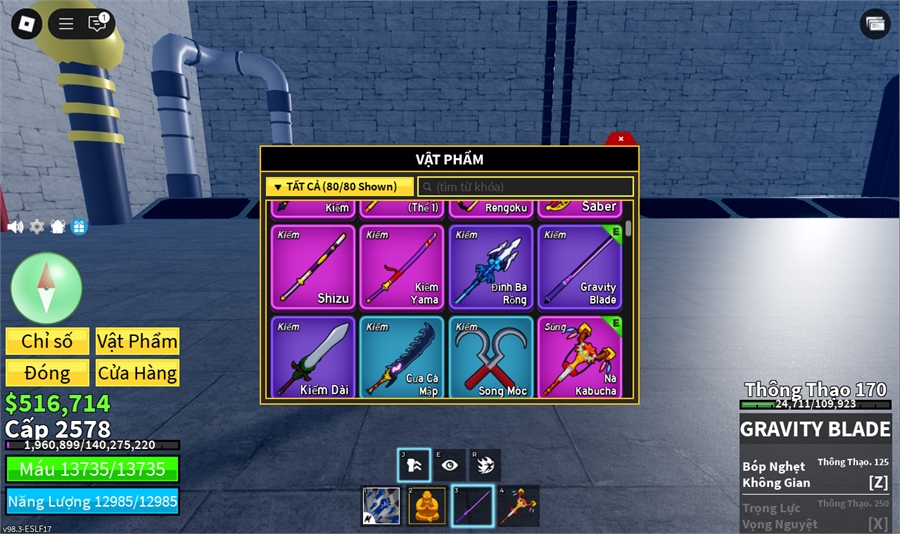The height and width of the screenshot is (534, 900).
Task: Open the Cửa Hàng shop
Action: pyautogui.click(x=137, y=373)
